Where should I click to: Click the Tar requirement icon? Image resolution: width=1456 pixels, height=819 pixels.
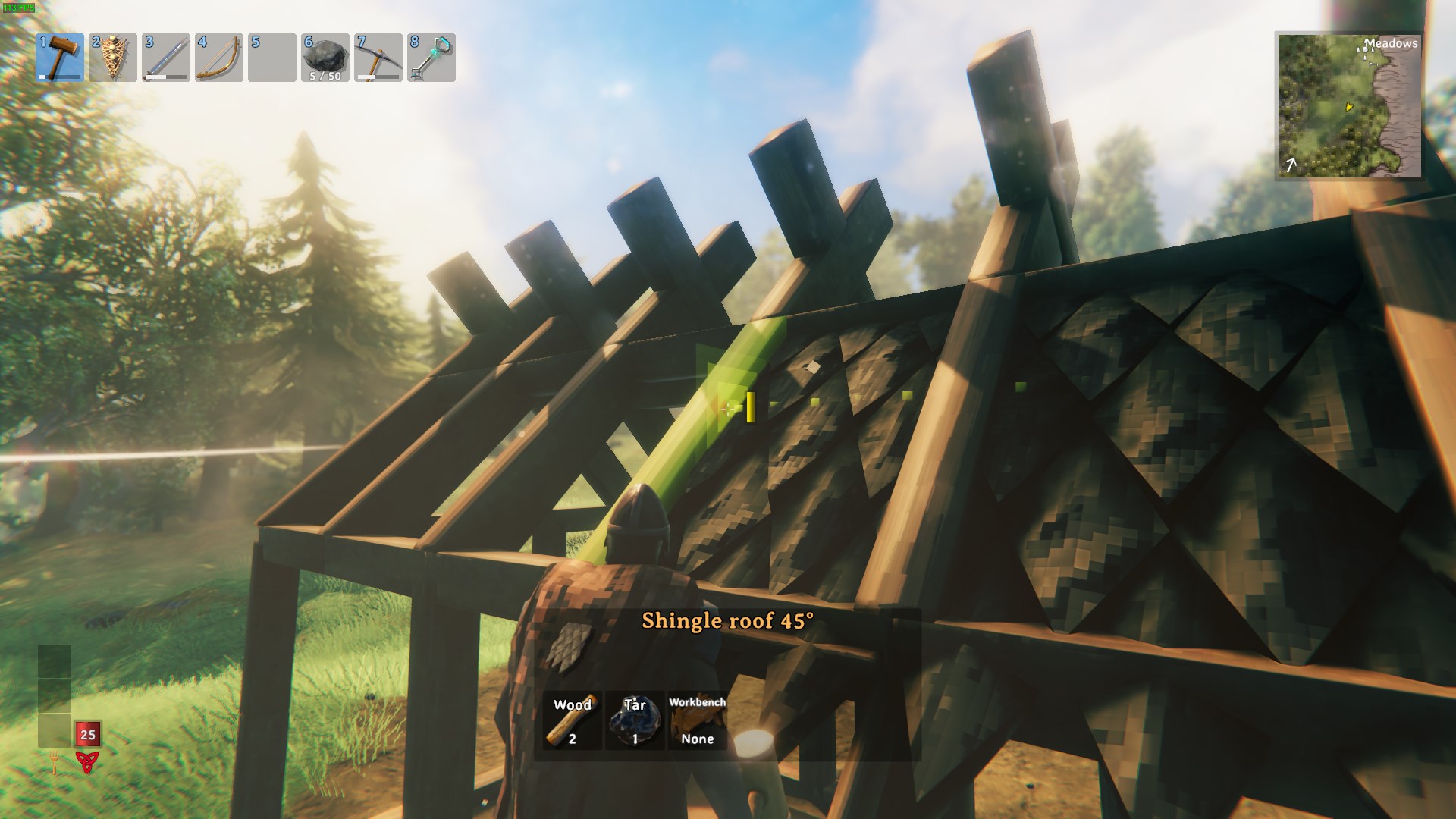click(635, 721)
